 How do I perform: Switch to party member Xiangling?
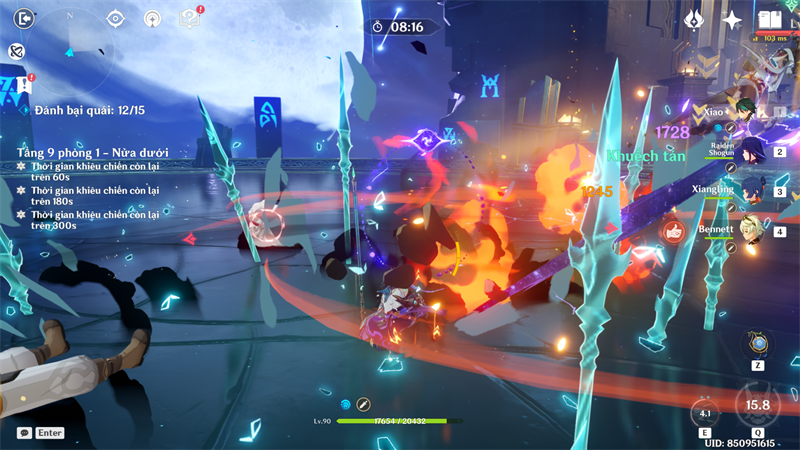(x=748, y=190)
